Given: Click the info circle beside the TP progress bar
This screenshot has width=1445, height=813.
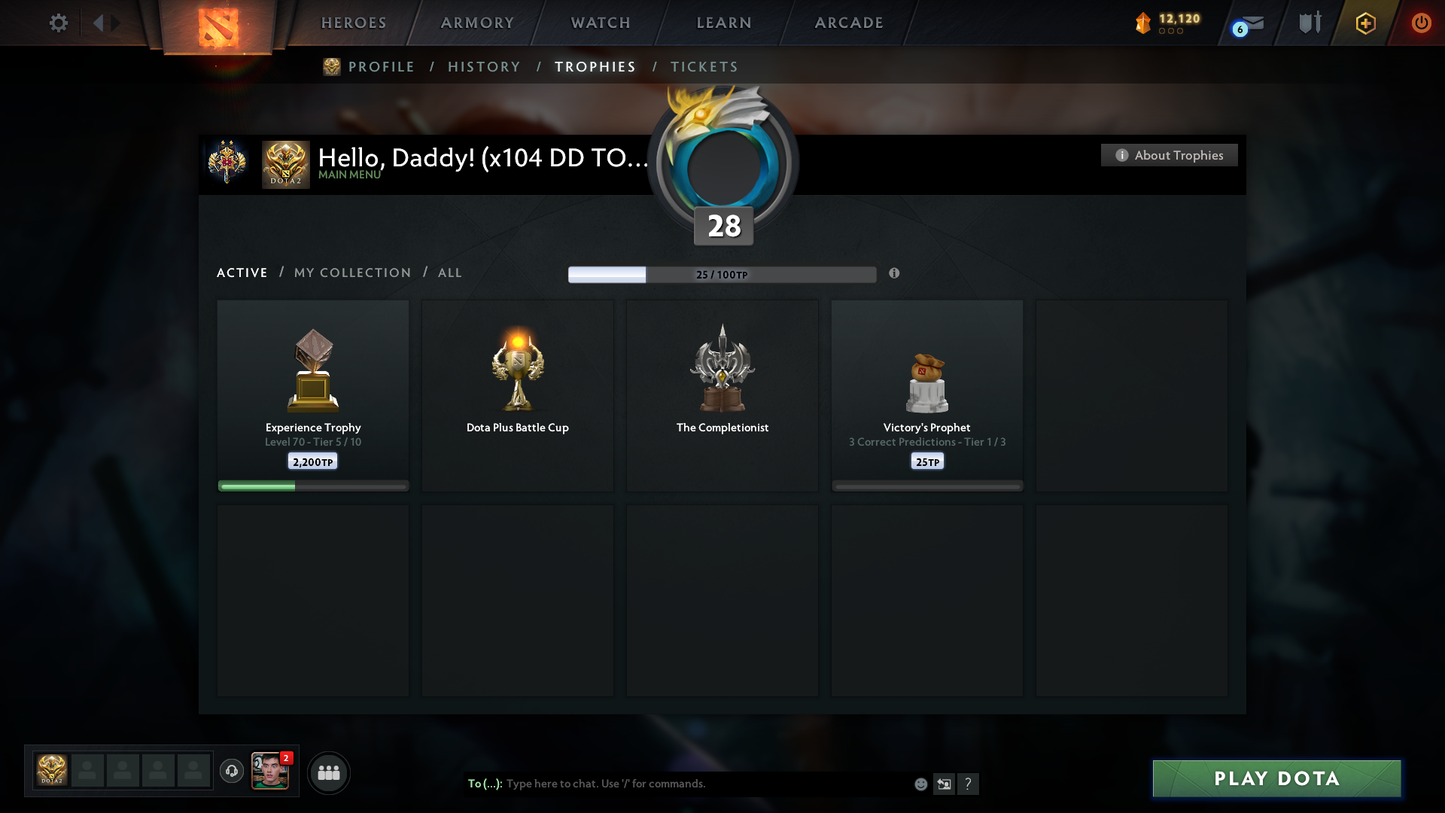Looking at the screenshot, I should (893, 272).
